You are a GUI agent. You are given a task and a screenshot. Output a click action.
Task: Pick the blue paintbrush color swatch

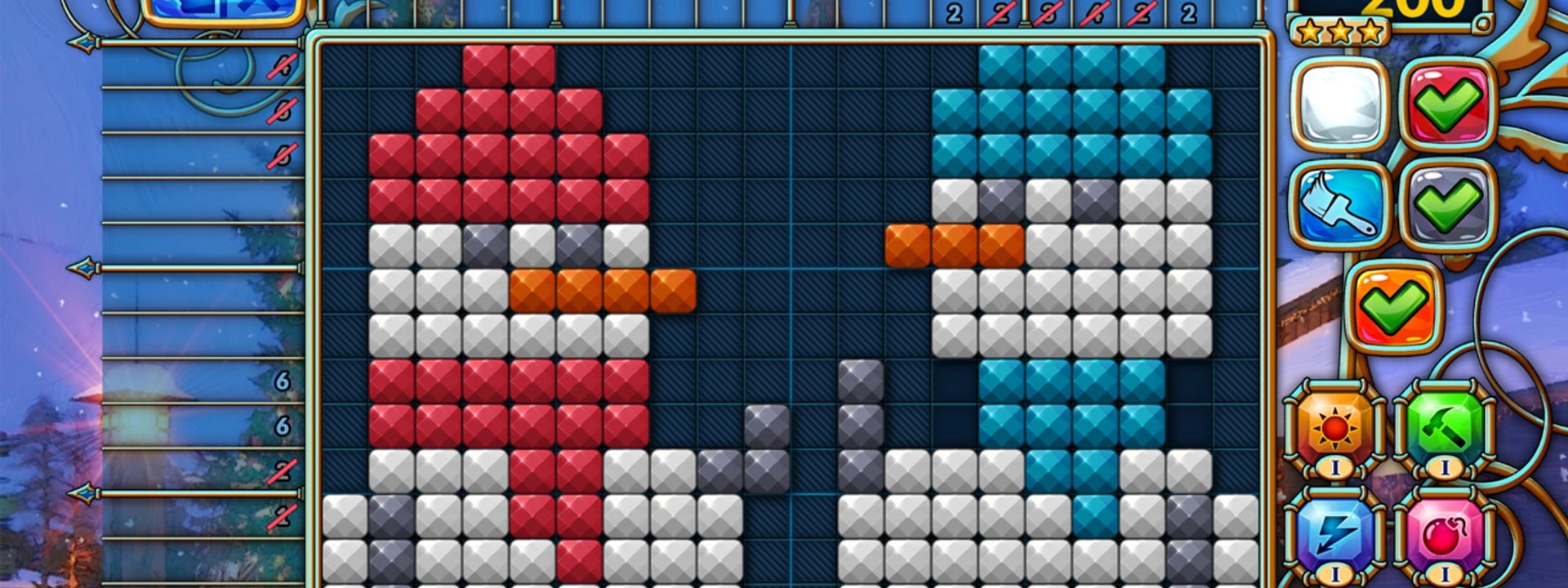pyautogui.click(x=1340, y=204)
